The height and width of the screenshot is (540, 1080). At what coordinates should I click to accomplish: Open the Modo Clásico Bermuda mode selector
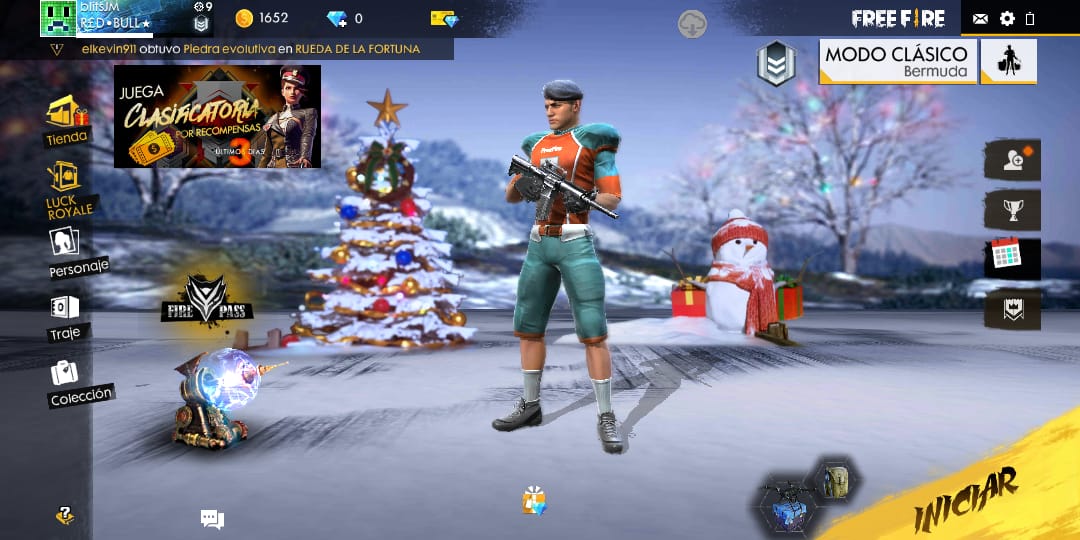897,62
